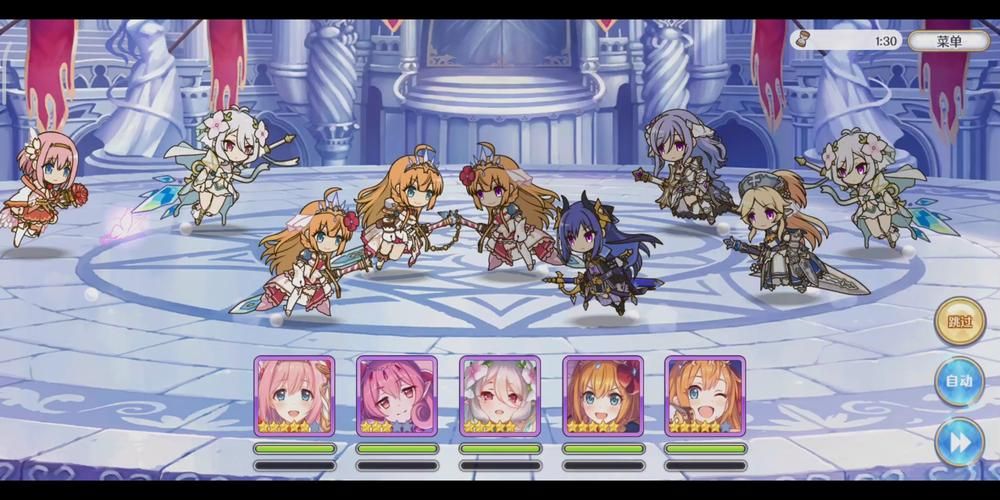Viewport: 1000px width, 500px height.
Task: Open the 菜单 menu button
Action: coord(948,41)
